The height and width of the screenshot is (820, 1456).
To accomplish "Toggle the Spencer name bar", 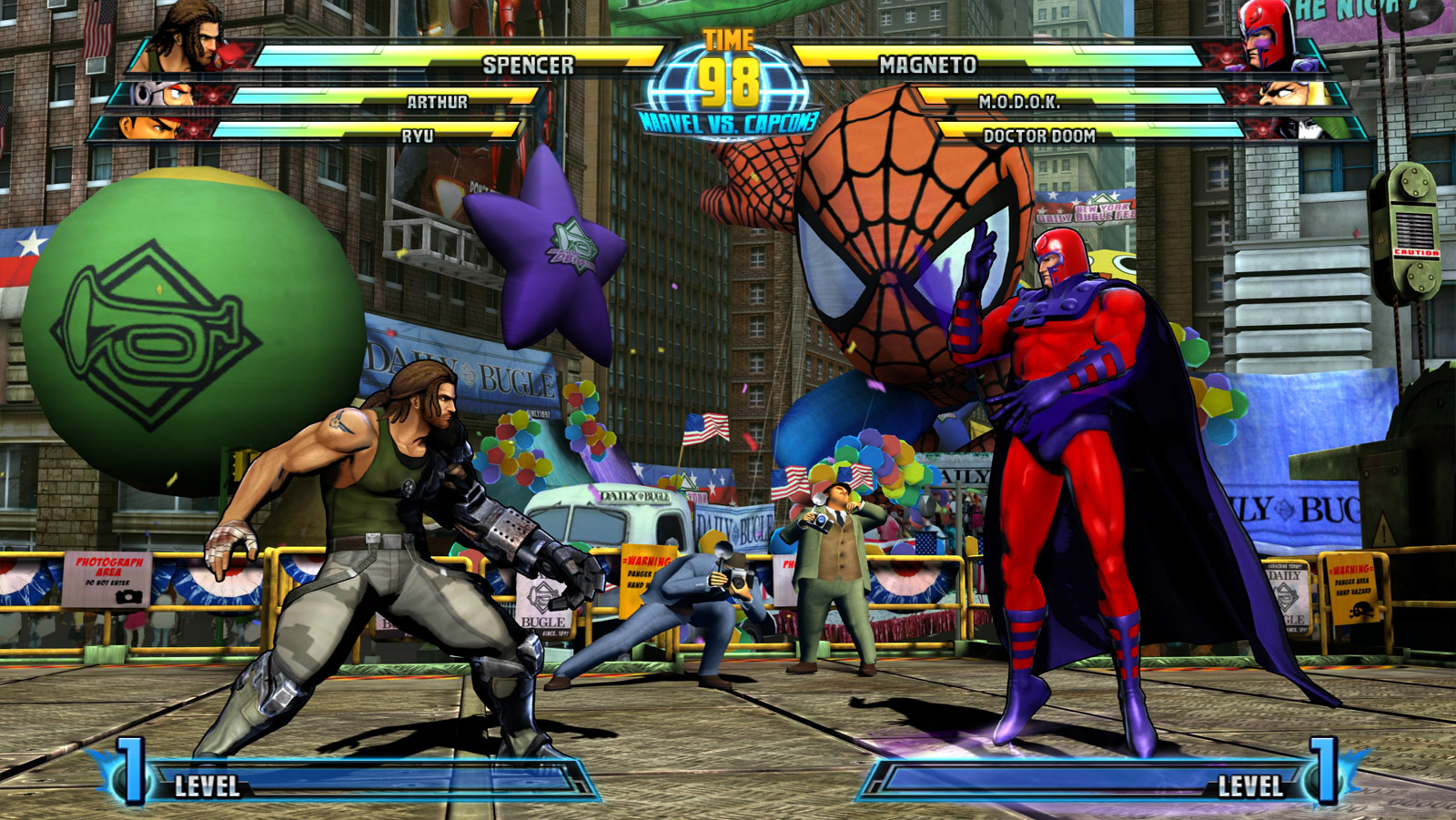I will (x=526, y=64).
